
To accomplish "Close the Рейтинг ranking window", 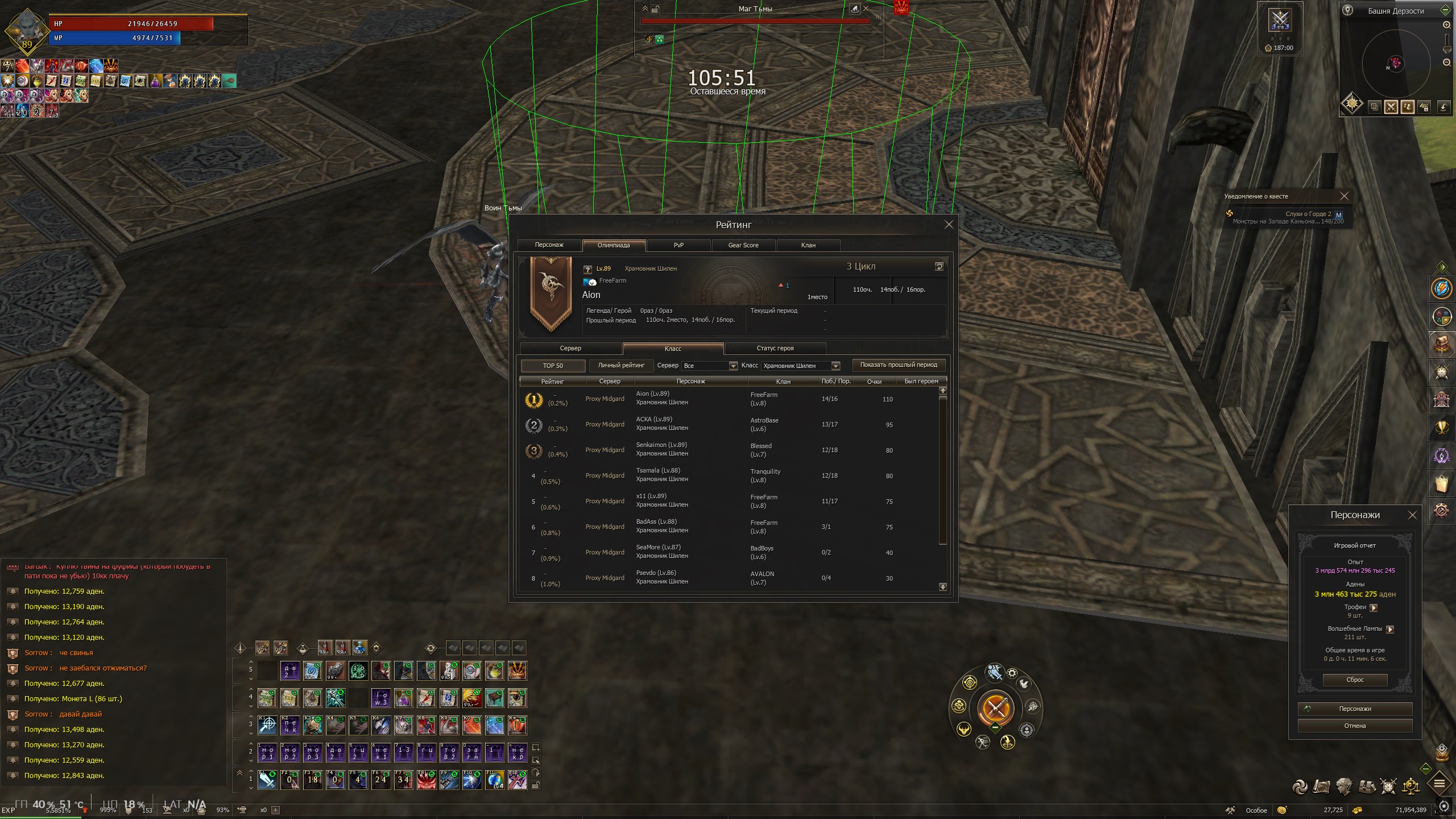I will click(948, 225).
